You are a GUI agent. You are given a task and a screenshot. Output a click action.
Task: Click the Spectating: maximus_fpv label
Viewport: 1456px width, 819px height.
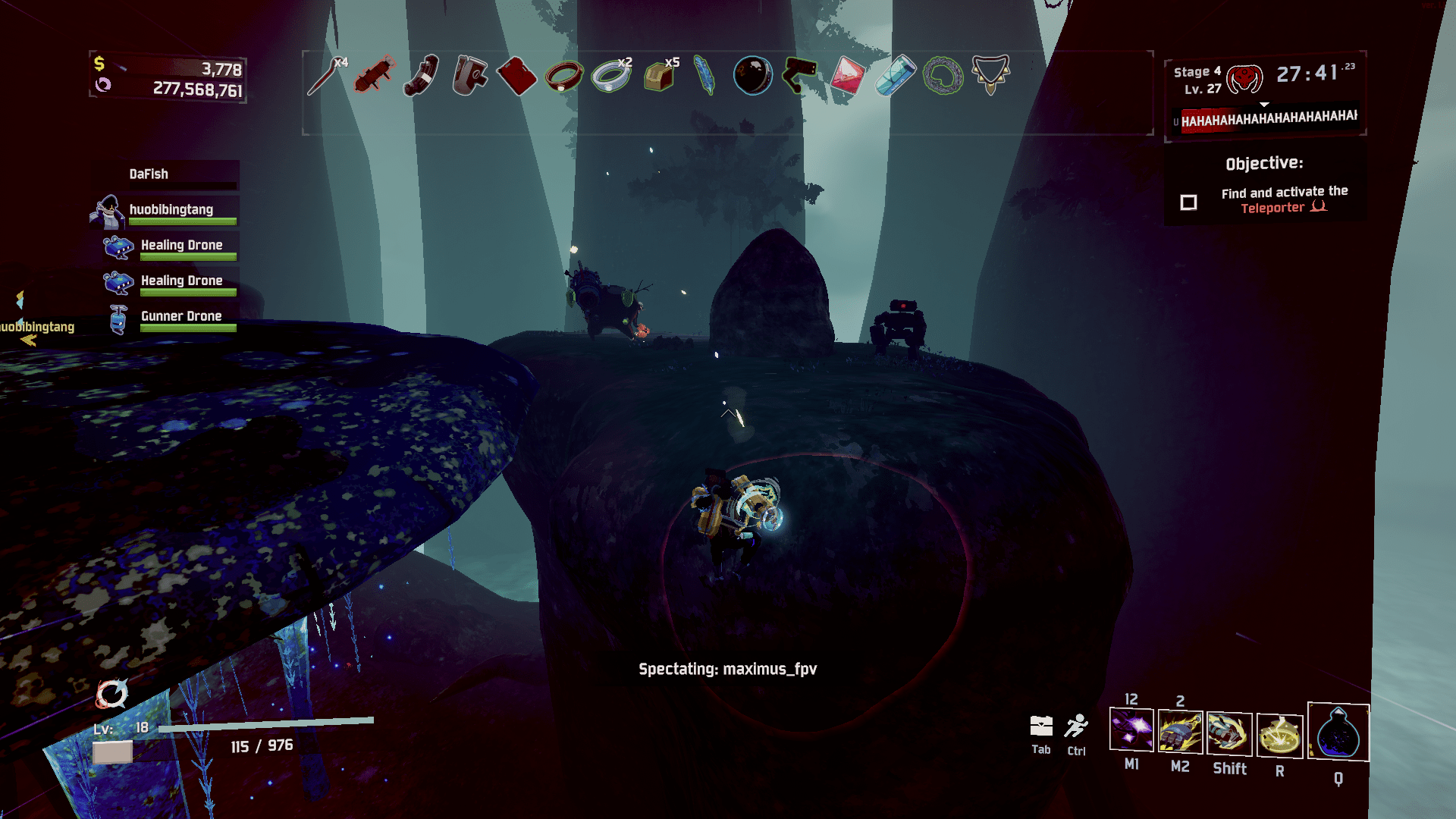click(726, 670)
